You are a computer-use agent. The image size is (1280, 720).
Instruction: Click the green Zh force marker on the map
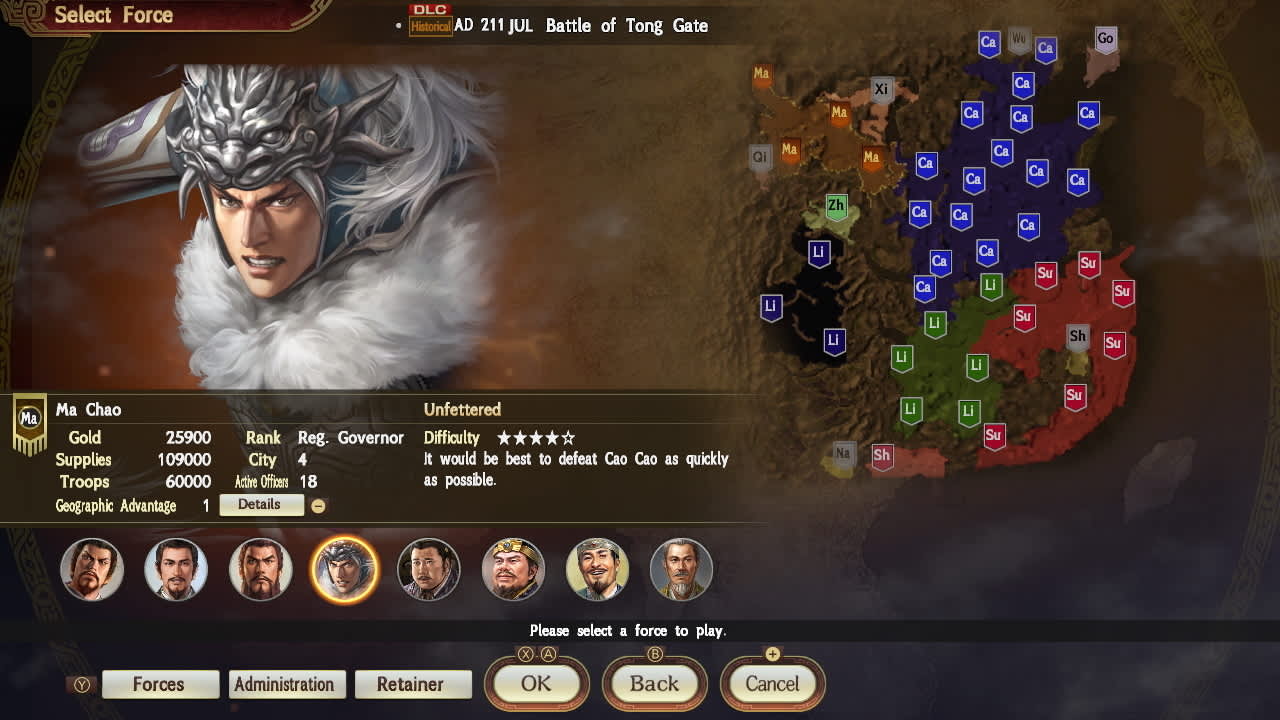pyautogui.click(x=835, y=205)
